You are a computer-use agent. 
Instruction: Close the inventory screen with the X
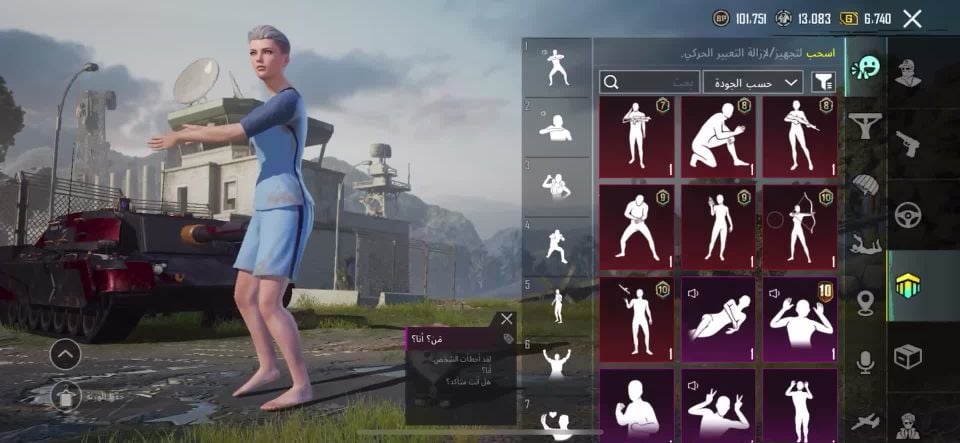click(912, 18)
